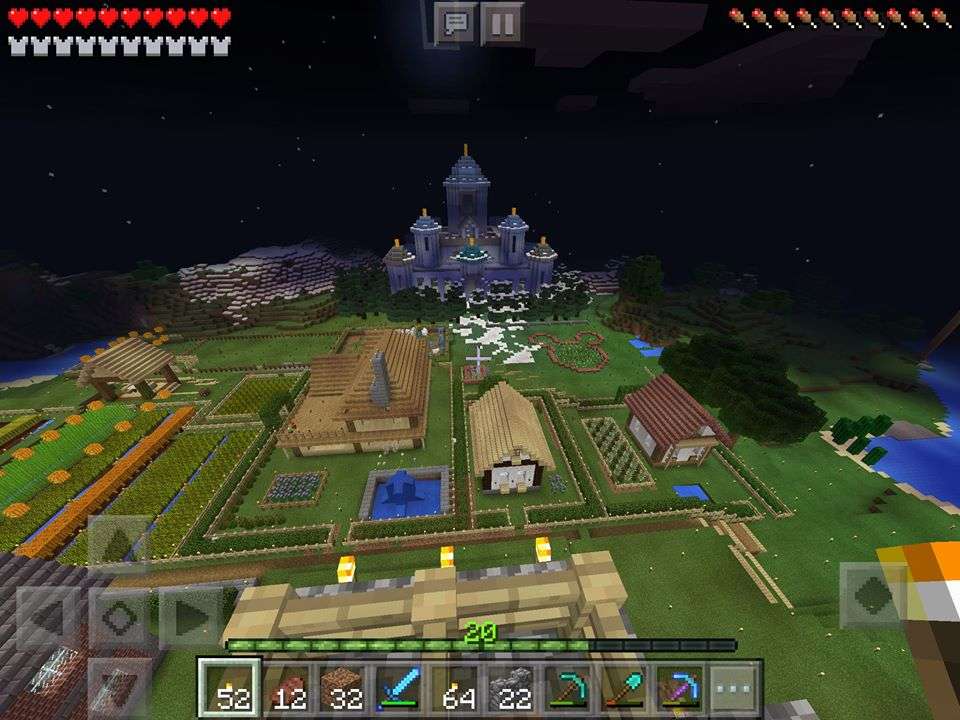Tap the jump button on the right side
960x720 pixels.
point(872,596)
